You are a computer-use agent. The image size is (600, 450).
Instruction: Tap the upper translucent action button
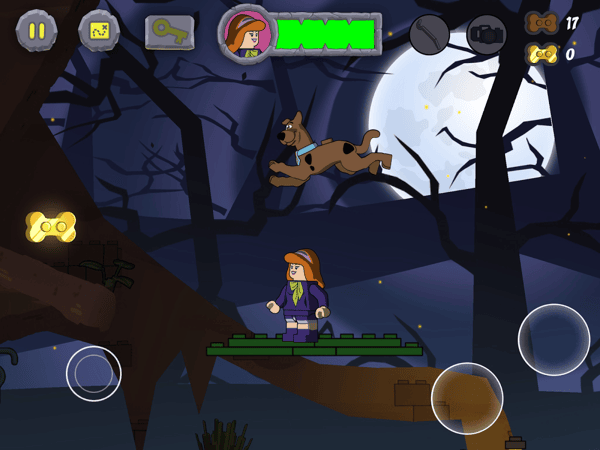553,339
